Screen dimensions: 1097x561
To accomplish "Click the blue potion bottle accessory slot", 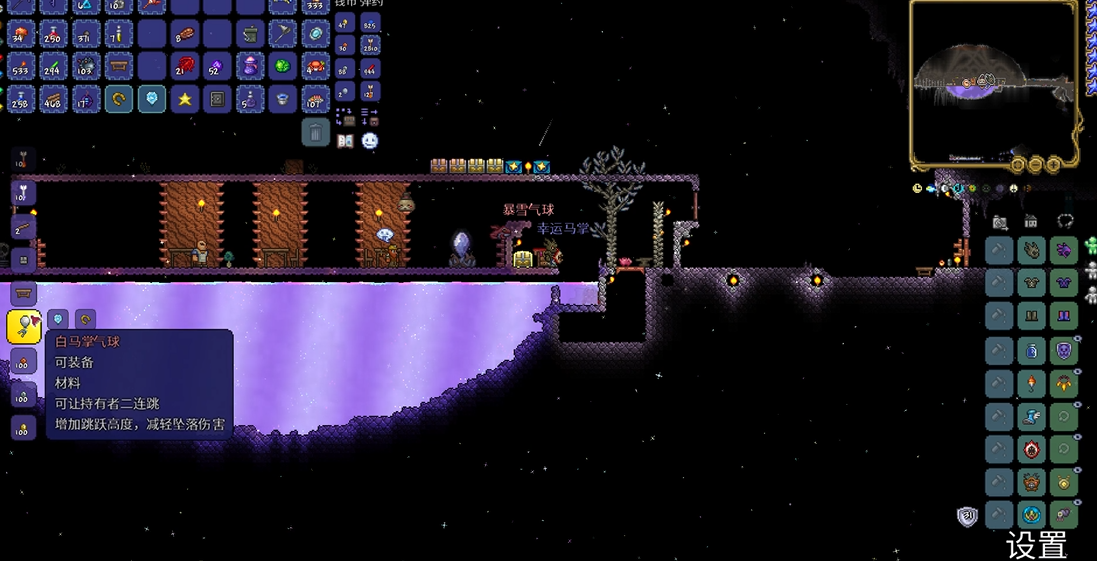I will point(1031,350).
